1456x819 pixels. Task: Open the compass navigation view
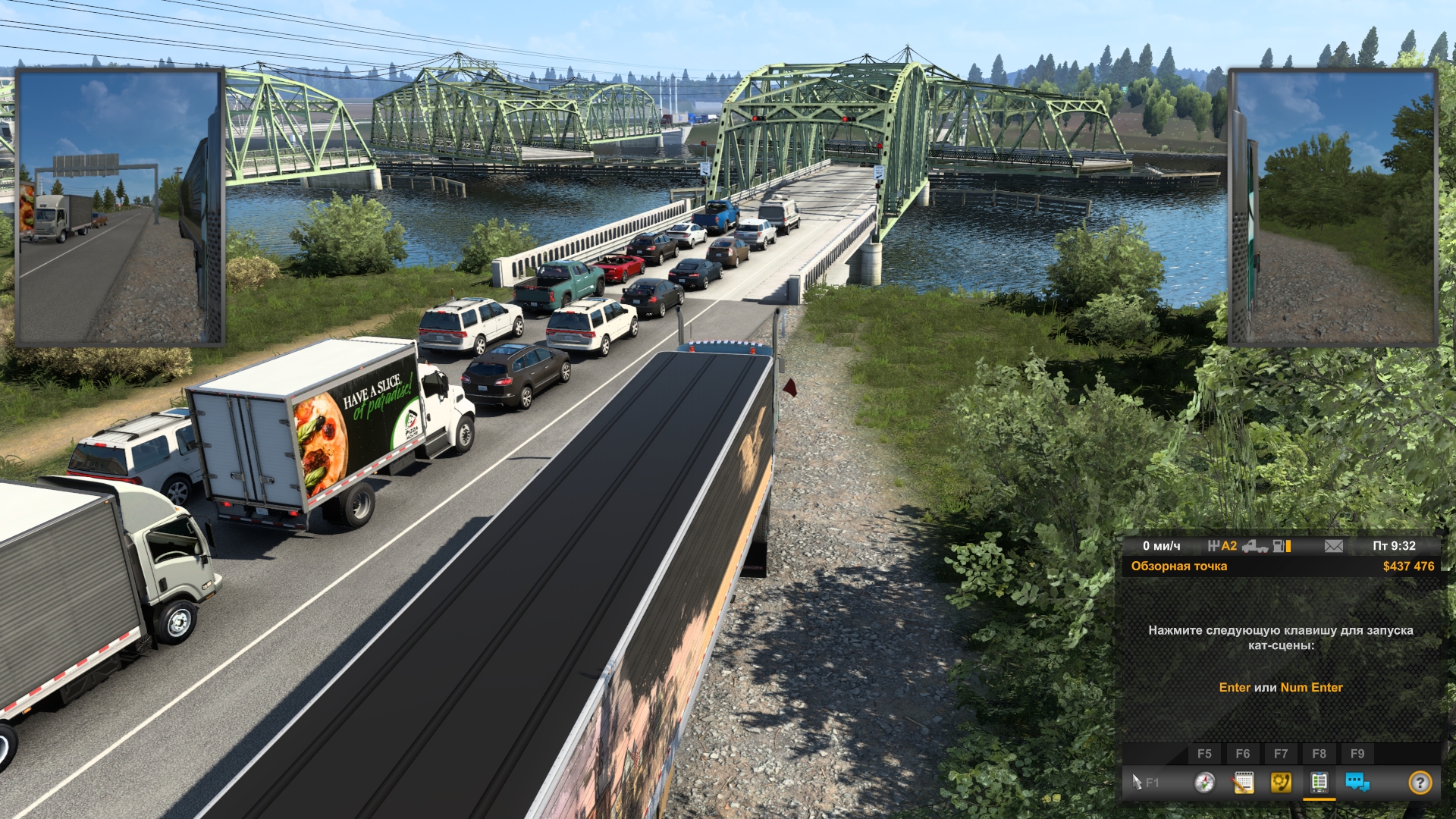click(1204, 782)
